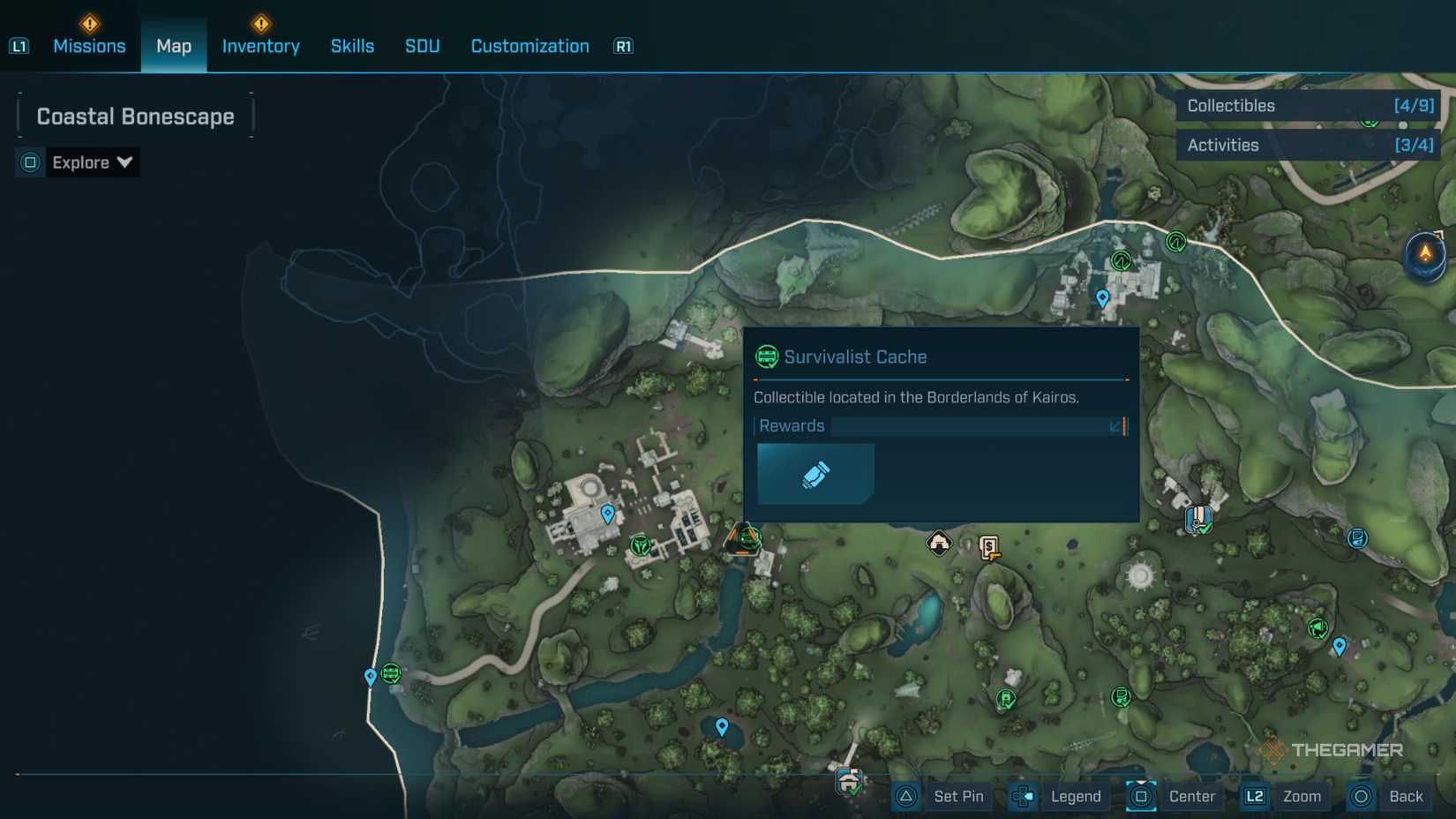
Task: Select the Activities progress row
Action: click(1308, 145)
